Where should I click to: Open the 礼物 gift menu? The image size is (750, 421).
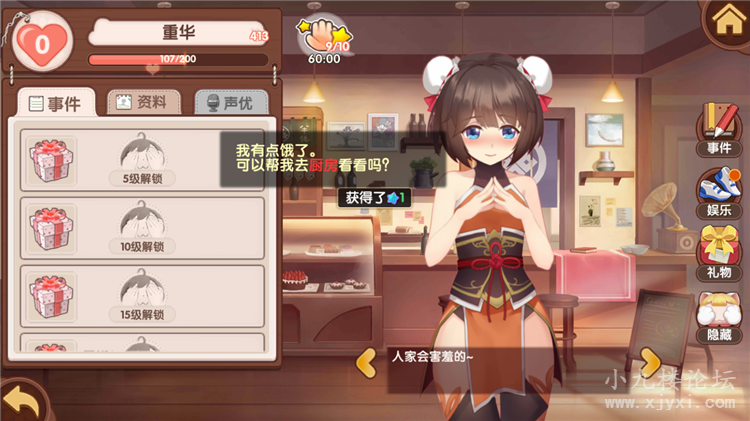718,252
